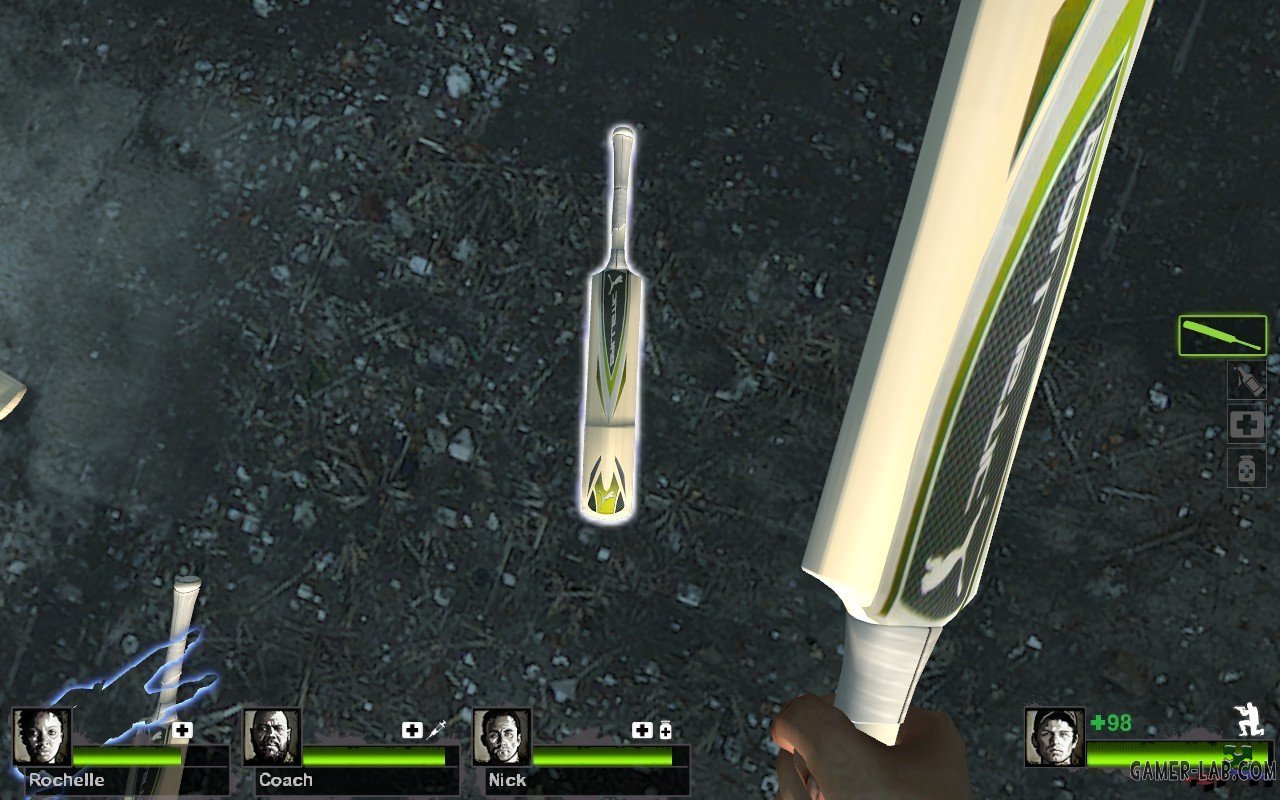1280x800 pixels.
Task: Choose the first aid kit slot
Action: (1247, 424)
